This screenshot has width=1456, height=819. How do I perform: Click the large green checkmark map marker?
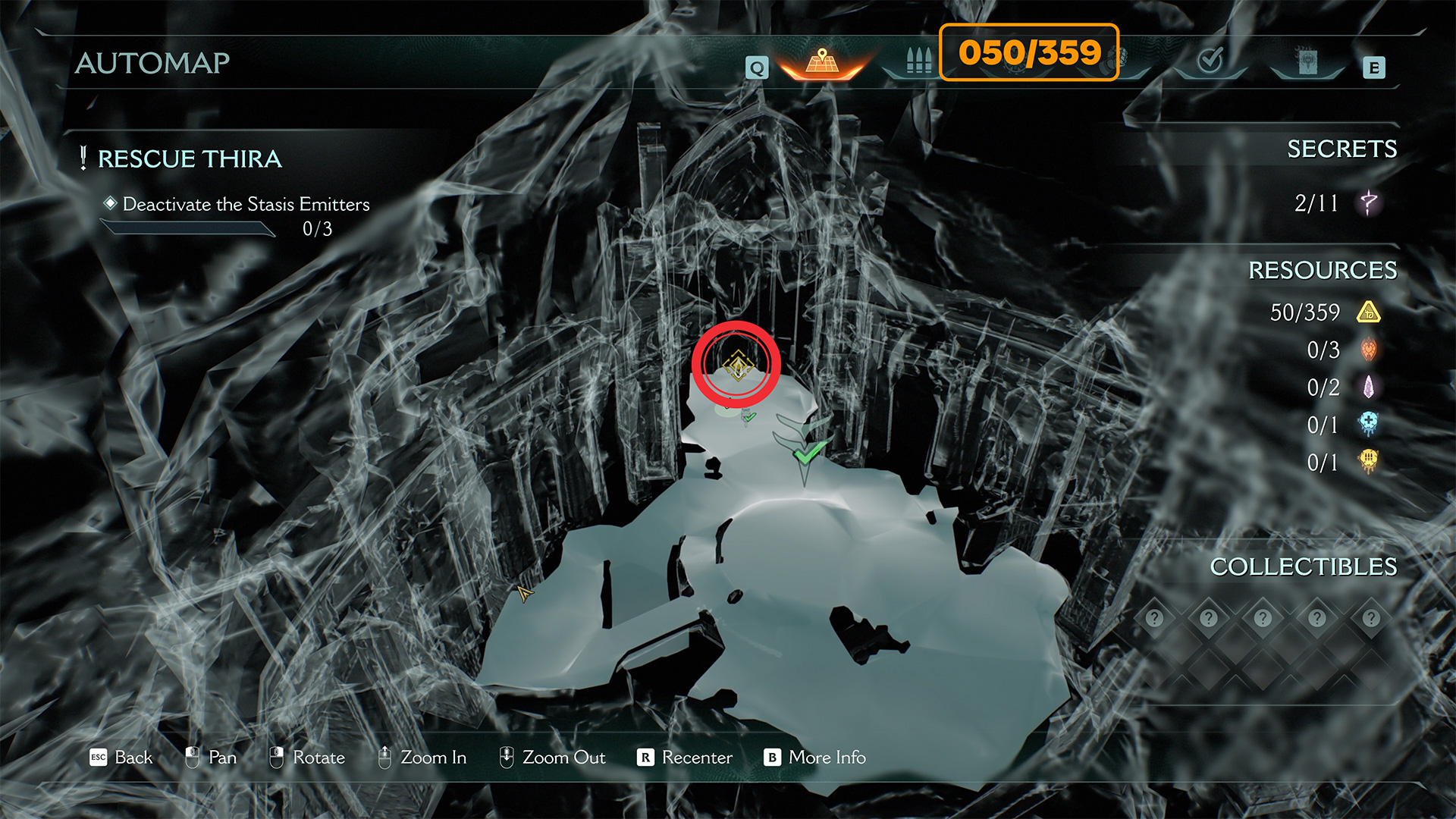click(x=808, y=452)
